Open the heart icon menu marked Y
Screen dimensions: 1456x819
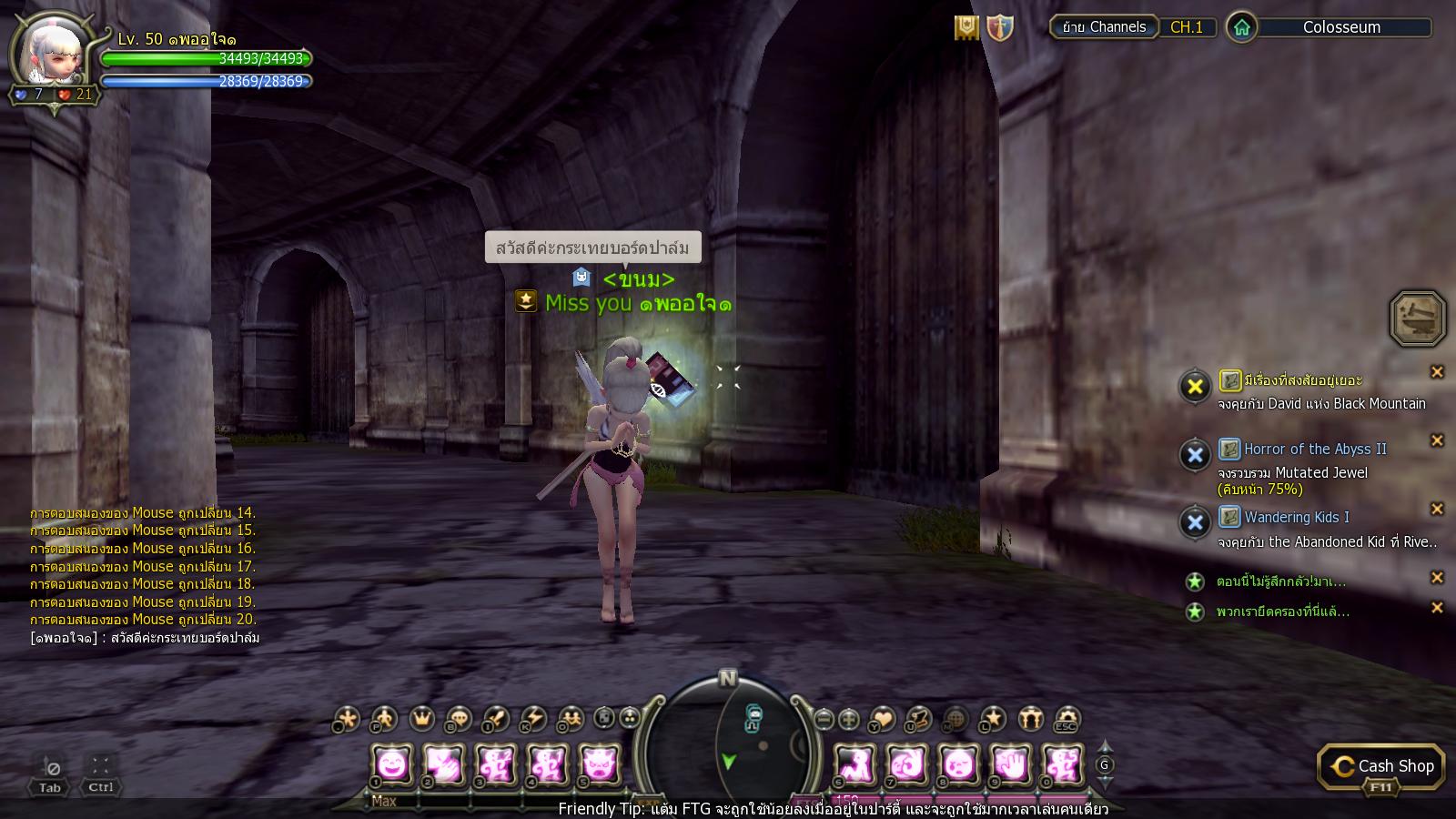coord(882,719)
